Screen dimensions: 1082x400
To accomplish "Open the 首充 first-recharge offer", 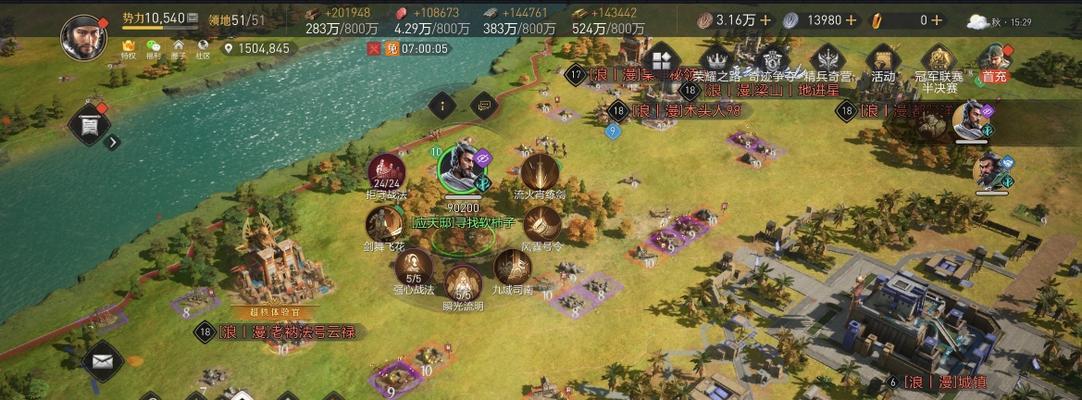I will [994, 60].
